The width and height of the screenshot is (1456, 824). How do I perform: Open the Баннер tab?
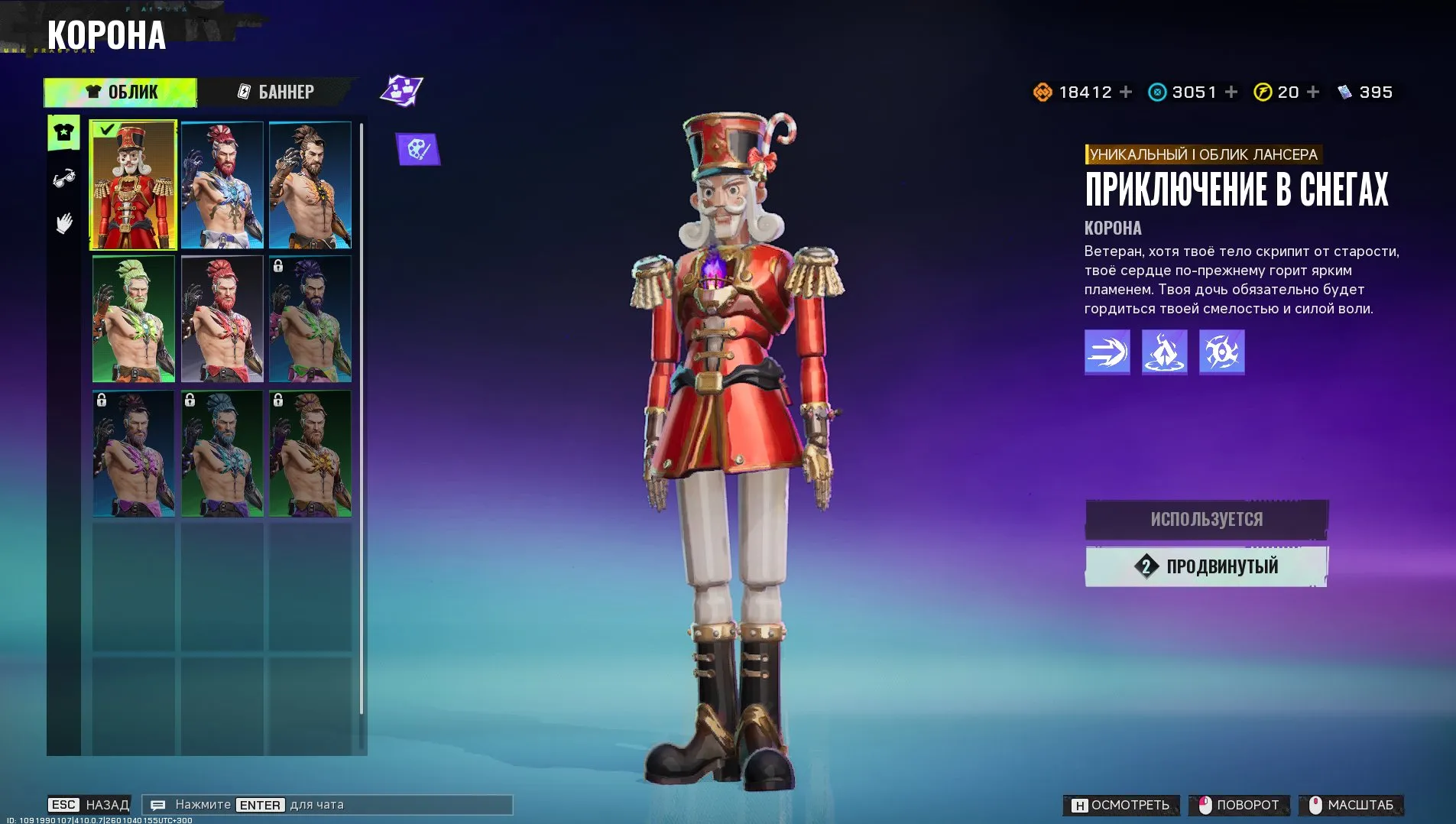[x=276, y=92]
